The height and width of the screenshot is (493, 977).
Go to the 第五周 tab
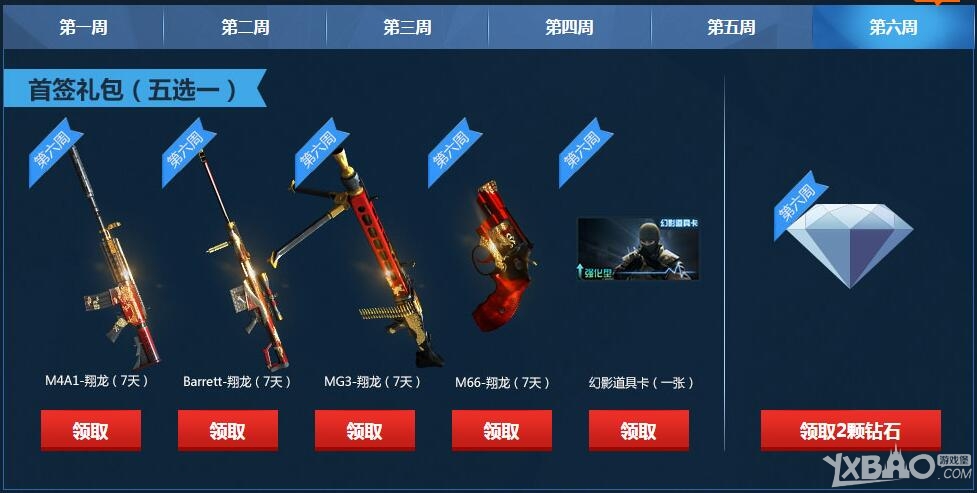(731, 27)
